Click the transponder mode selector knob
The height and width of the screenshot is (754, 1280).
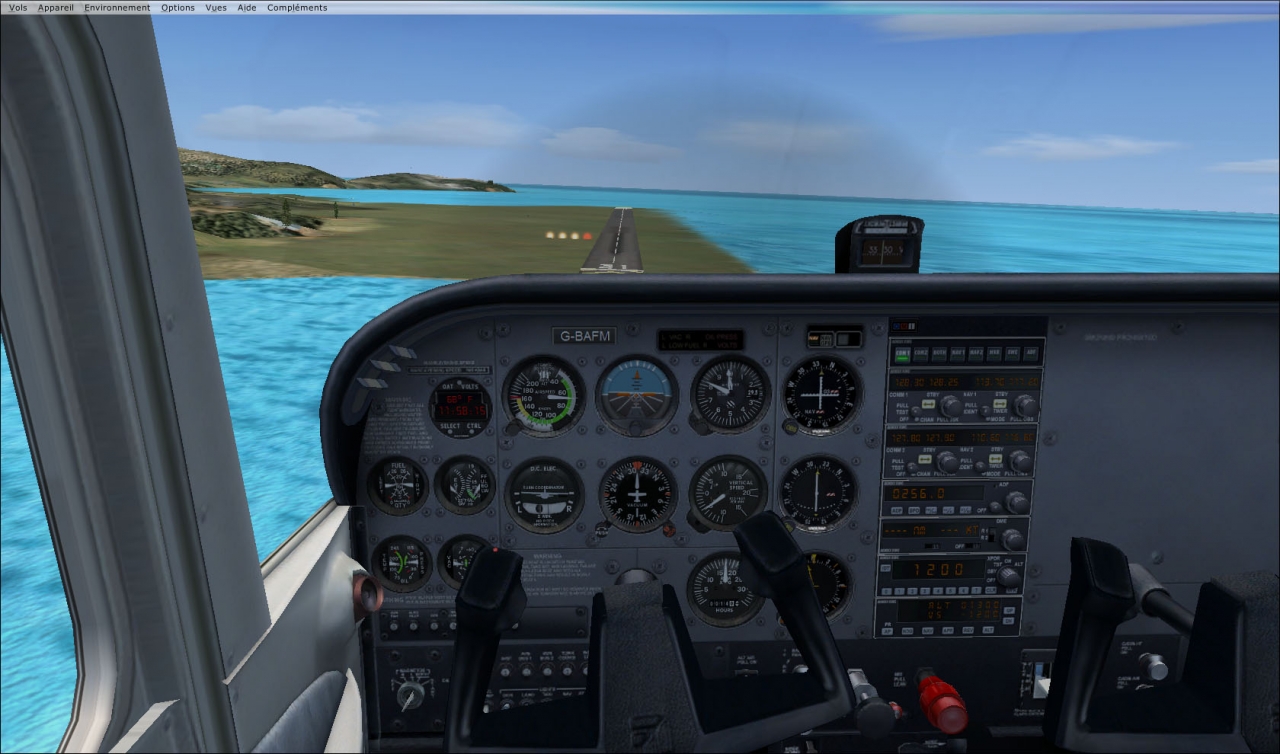tap(1009, 575)
